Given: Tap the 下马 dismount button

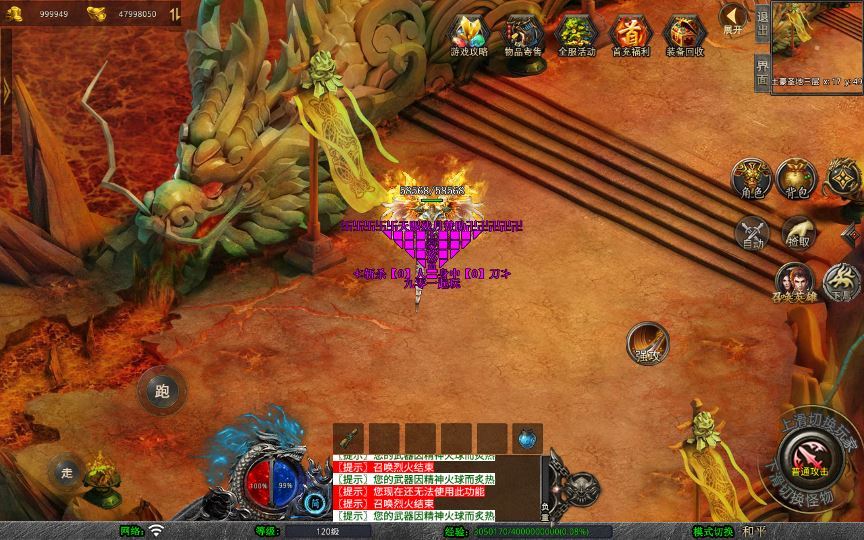Looking at the screenshot, I should pos(843,281).
